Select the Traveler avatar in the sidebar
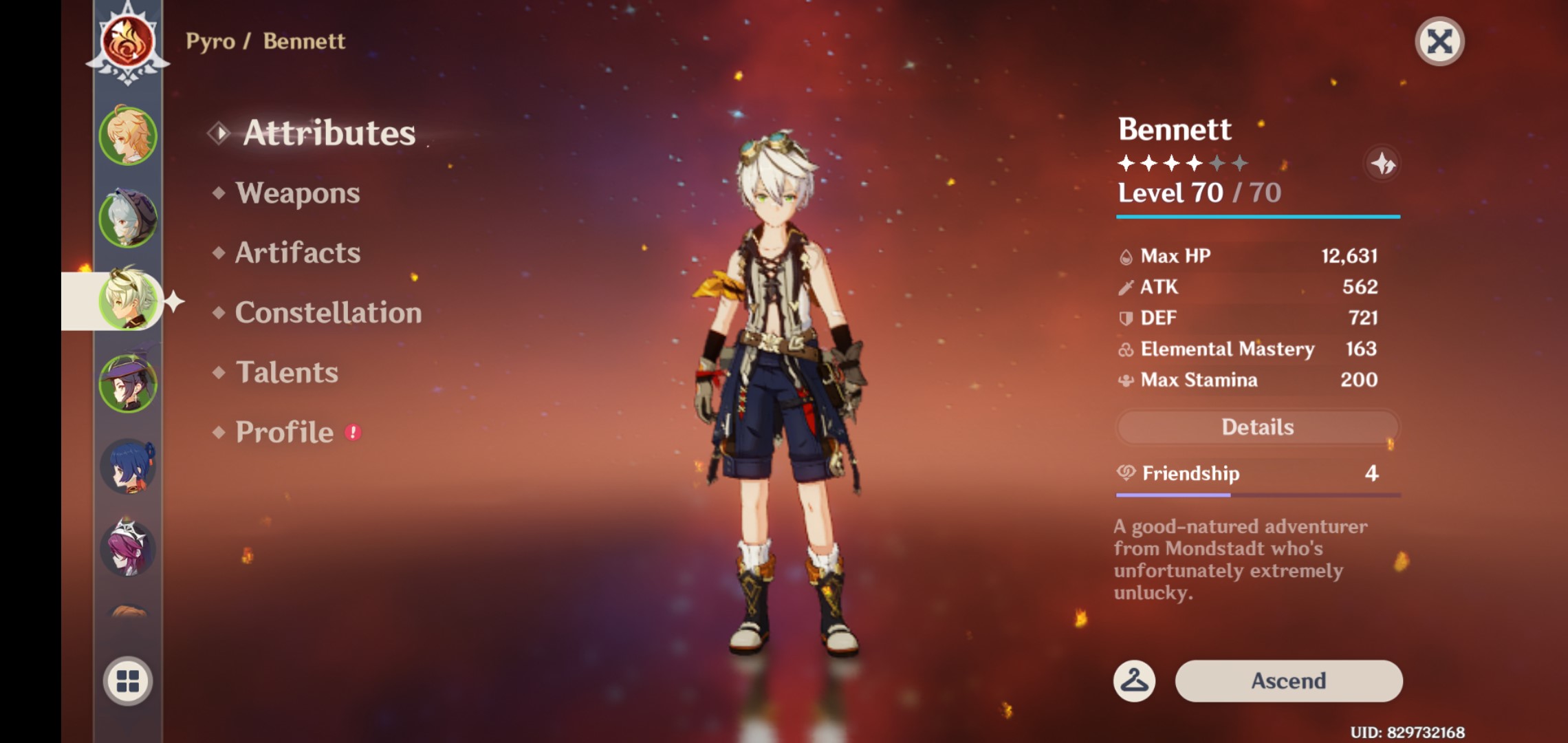The width and height of the screenshot is (1568, 743). pyautogui.click(x=128, y=135)
